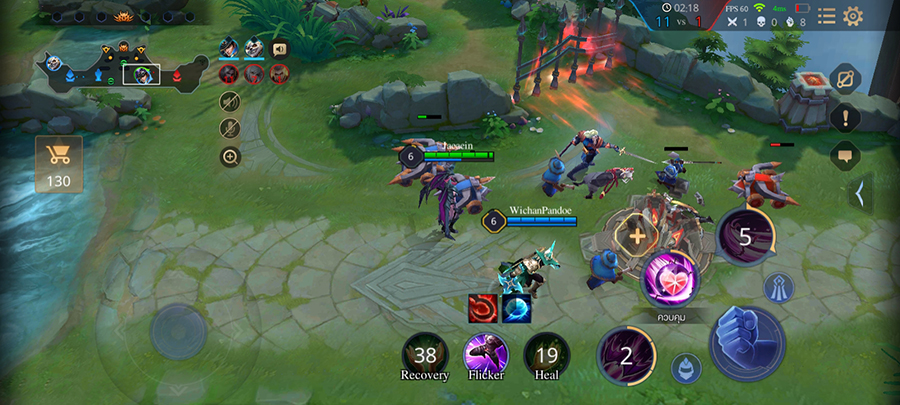Activate the Flicker spell
Image resolution: width=900 pixels, height=405 pixels.
tap(486, 355)
